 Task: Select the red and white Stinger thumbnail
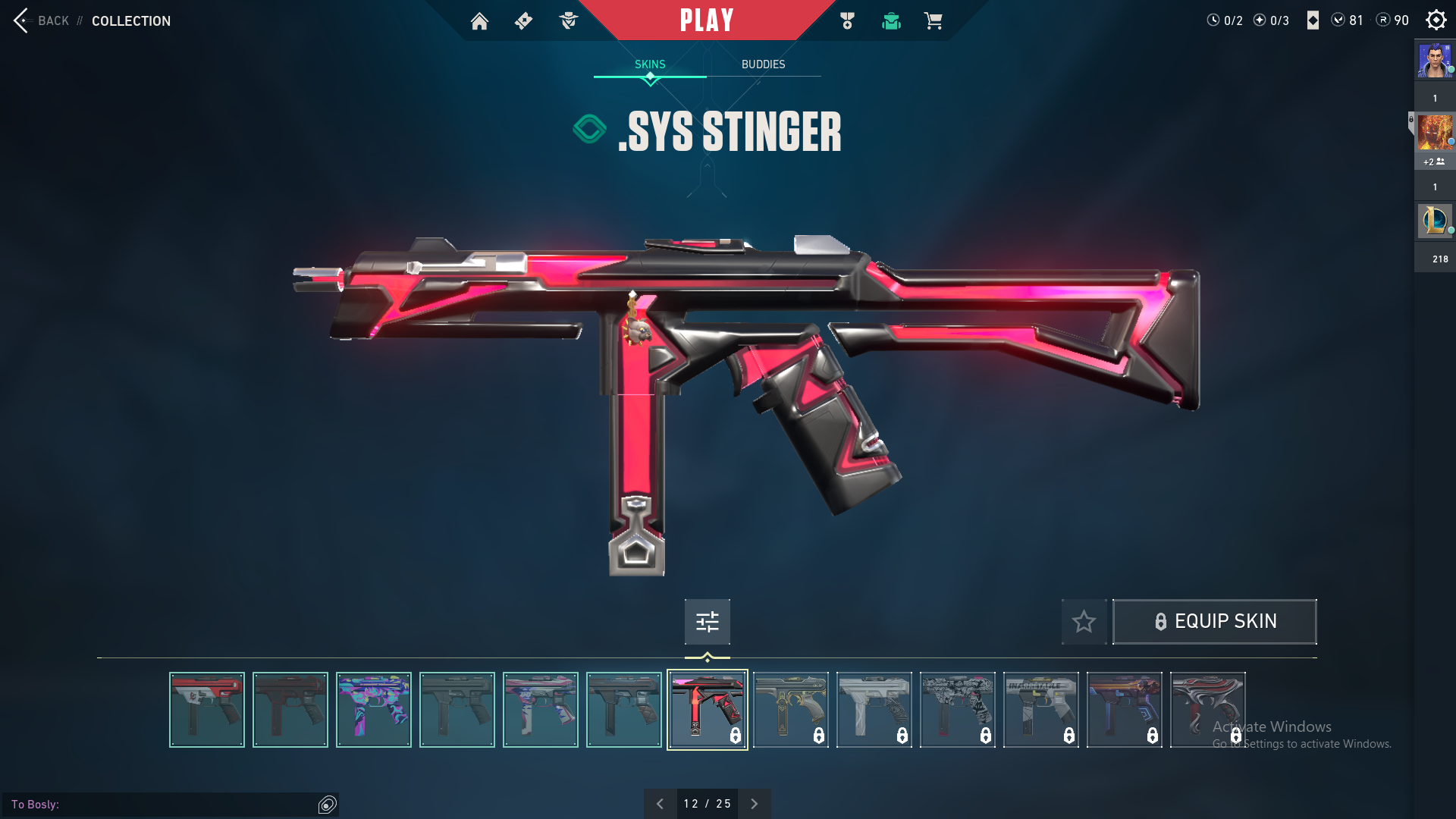coord(207,710)
